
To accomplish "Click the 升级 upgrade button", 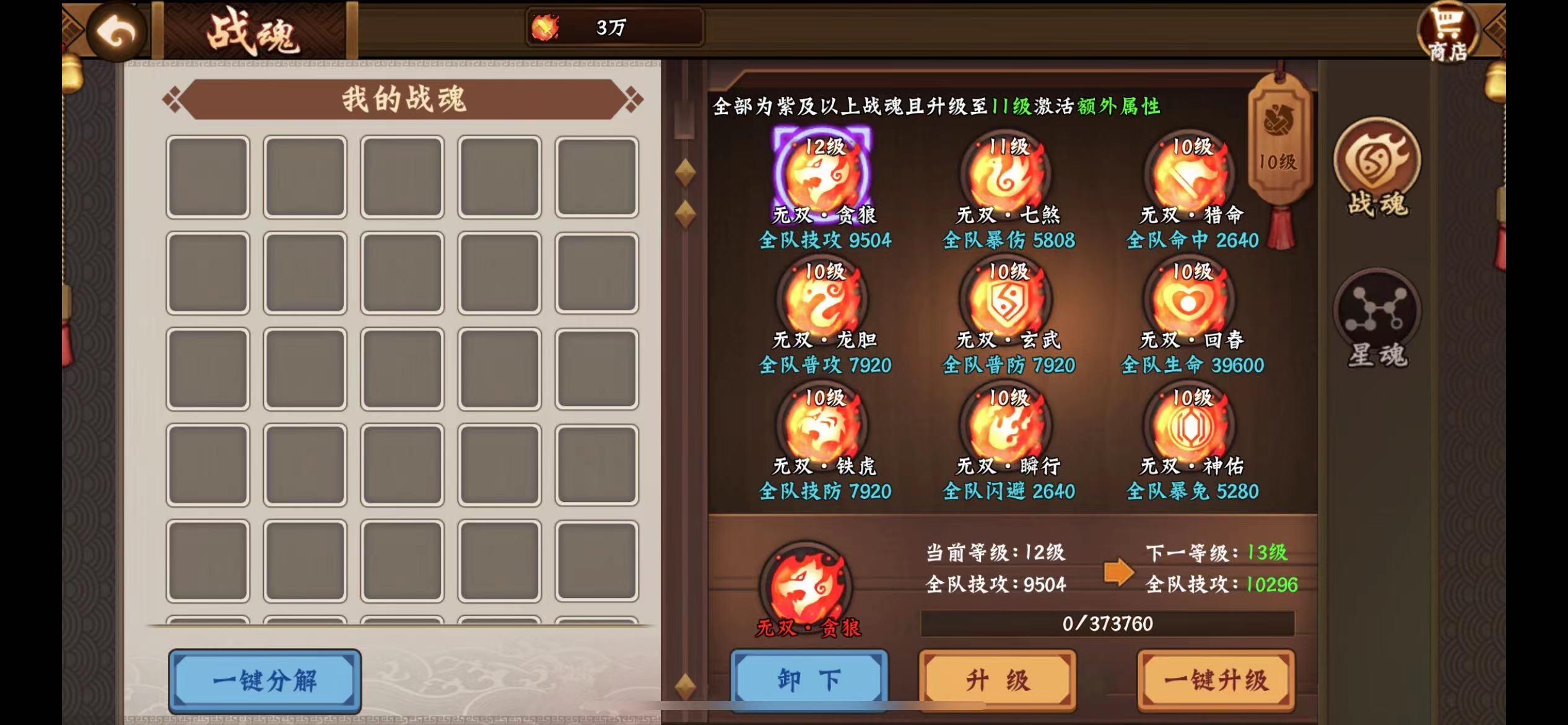I will (x=997, y=679).
